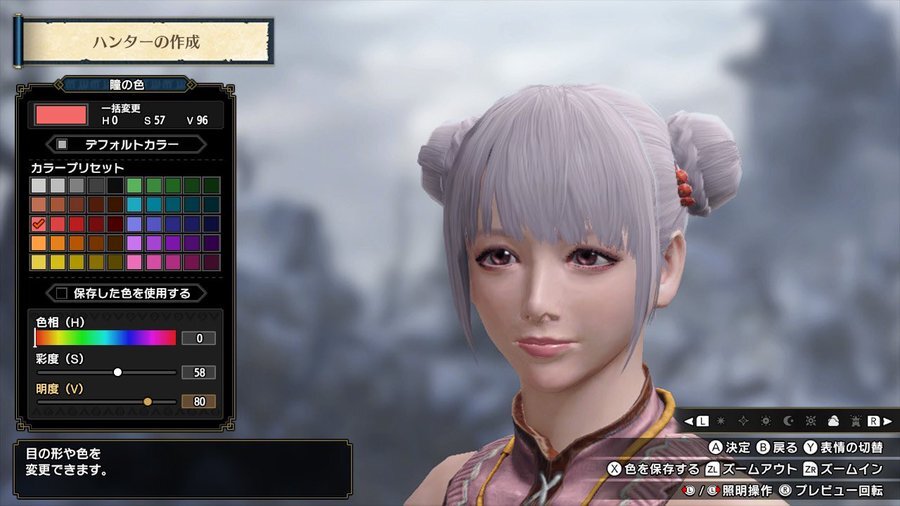Viewport: 900px width, 506px height.
Task: Pick the bright green preset swatch
Action: pyautogui.click(x=134, y=185)
